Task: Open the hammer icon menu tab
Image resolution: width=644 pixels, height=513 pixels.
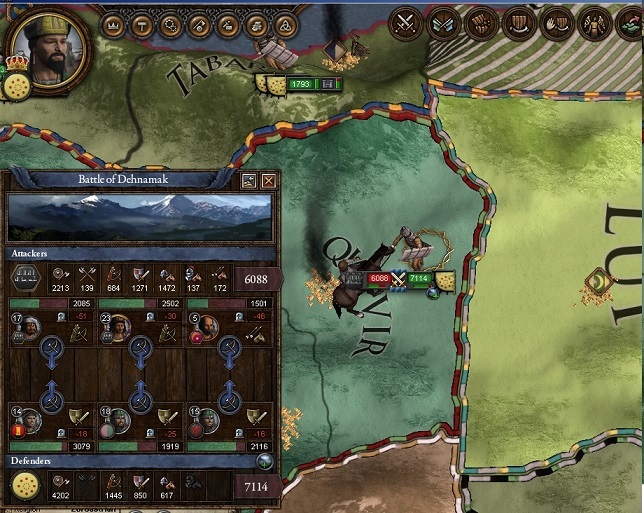Action: [143, 24]
